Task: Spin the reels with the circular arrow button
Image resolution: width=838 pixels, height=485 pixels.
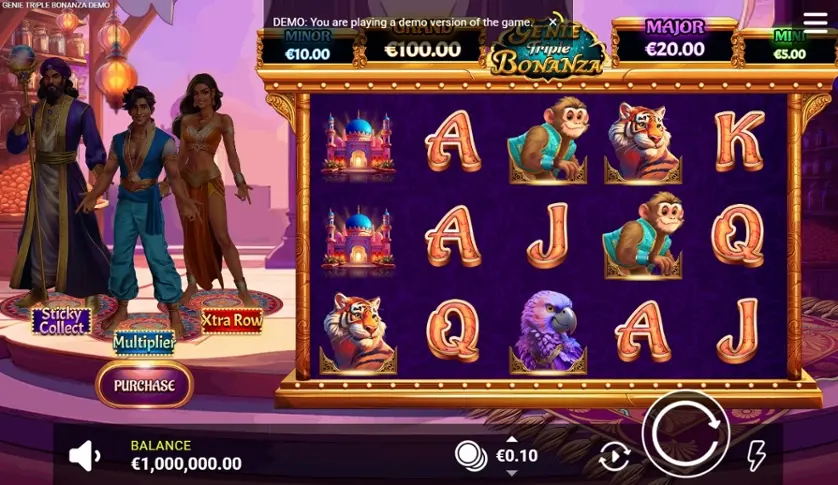Action: [686, 434]
